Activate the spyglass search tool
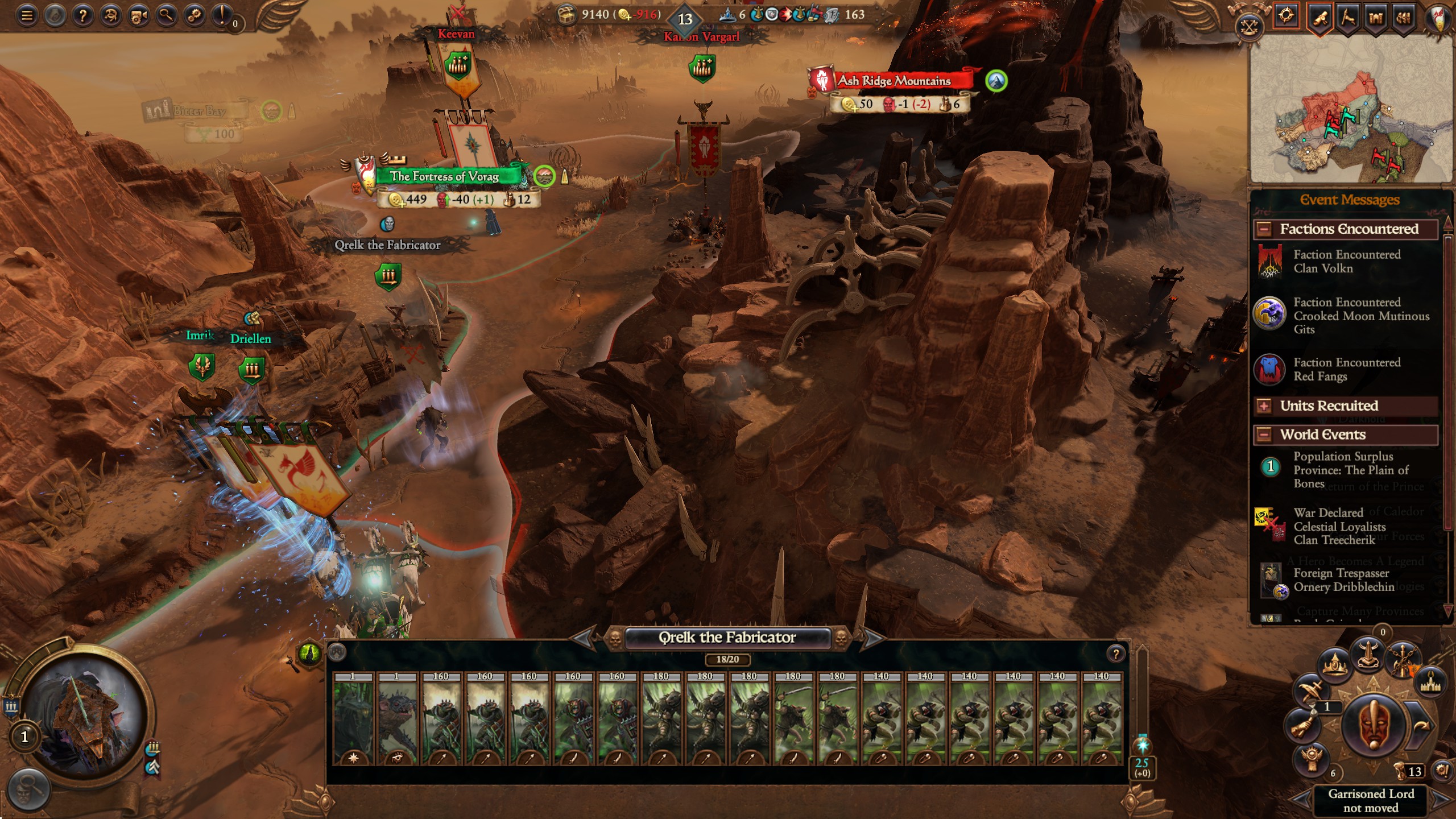 [x=166, y=16]
